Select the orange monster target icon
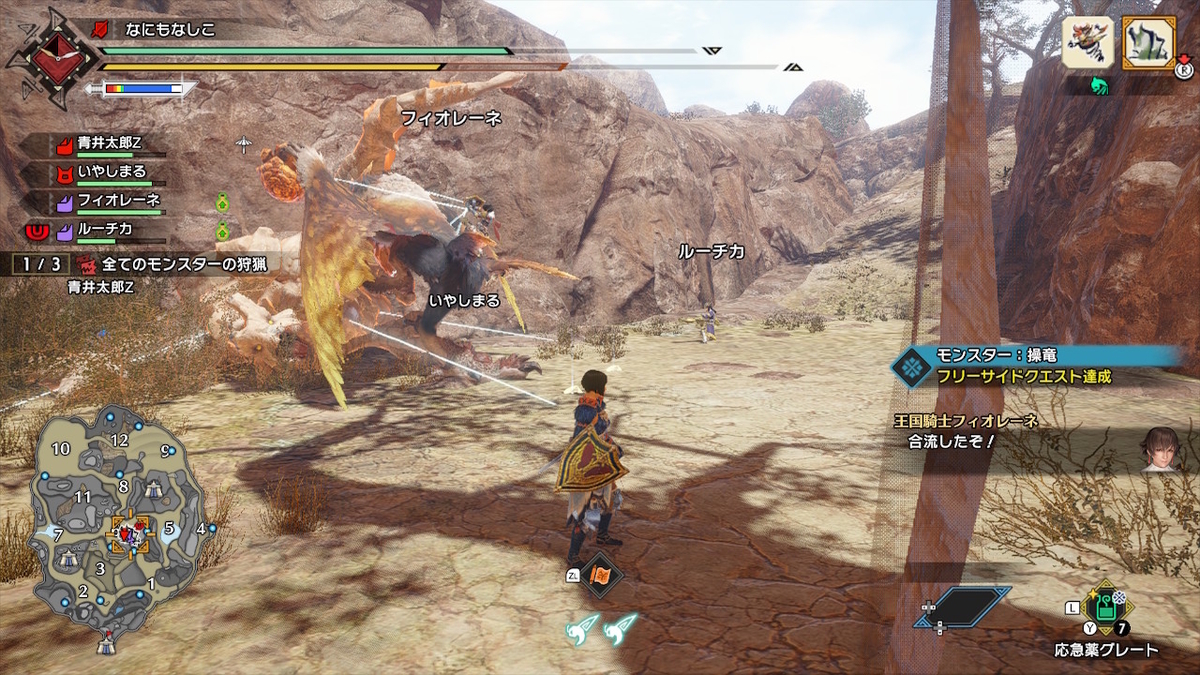Viewport: 1200px width, 675px height. tap(1087, 43)
